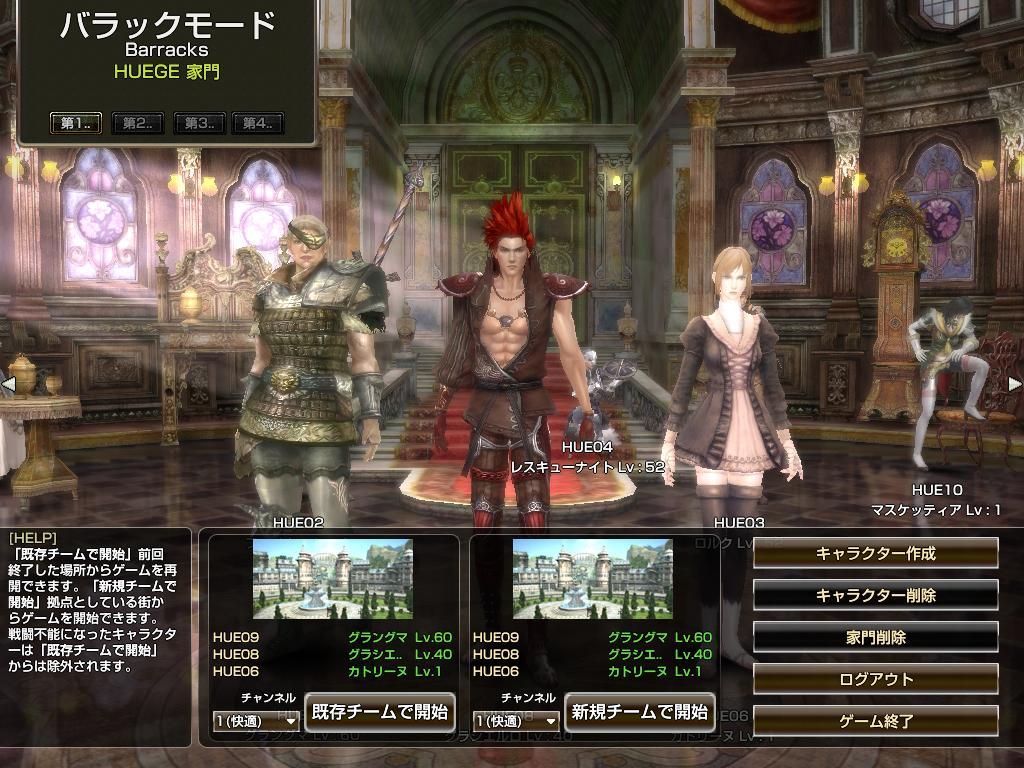
Task: Choose キャラクター削除 to delete character
Action: [x=875, y=595]
